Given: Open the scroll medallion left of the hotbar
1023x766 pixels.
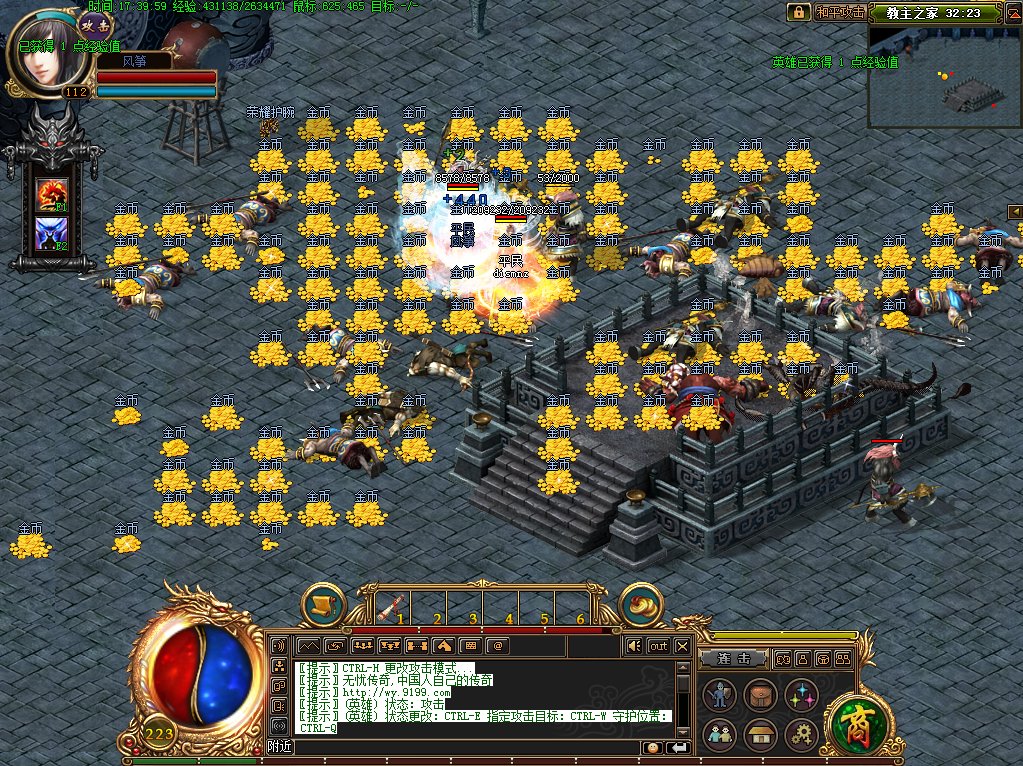Looking at the screenshot, I should click(x=323, y=604).
